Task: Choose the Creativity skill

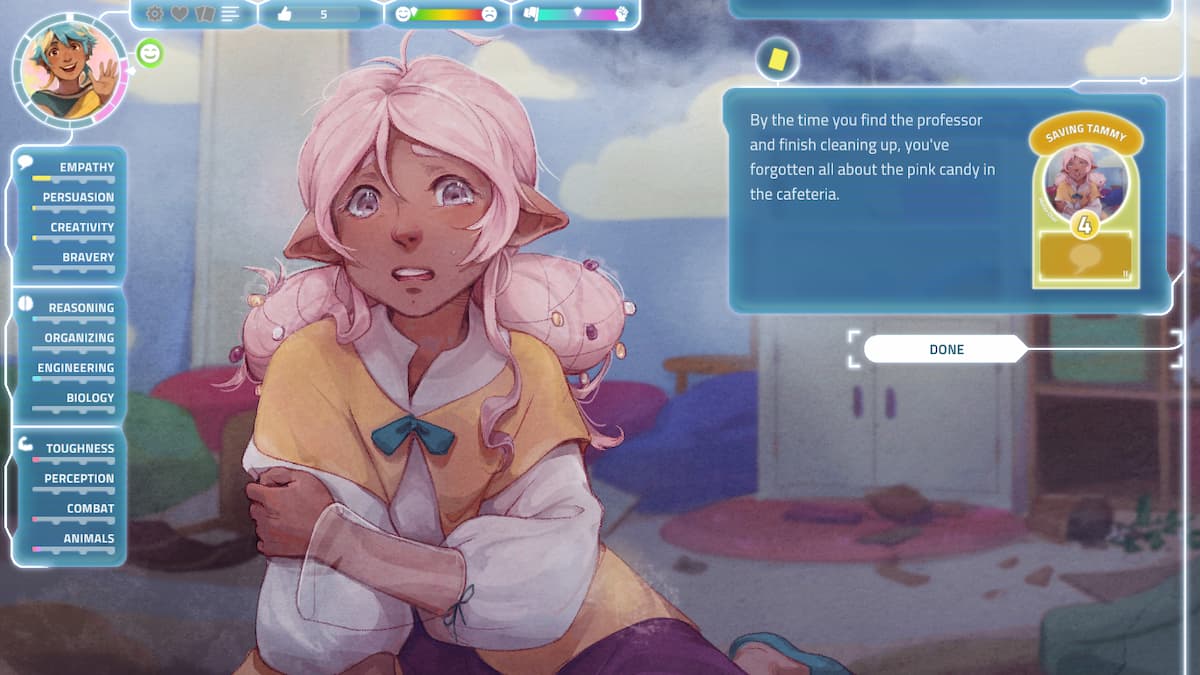Action: (x=82, y=227)
